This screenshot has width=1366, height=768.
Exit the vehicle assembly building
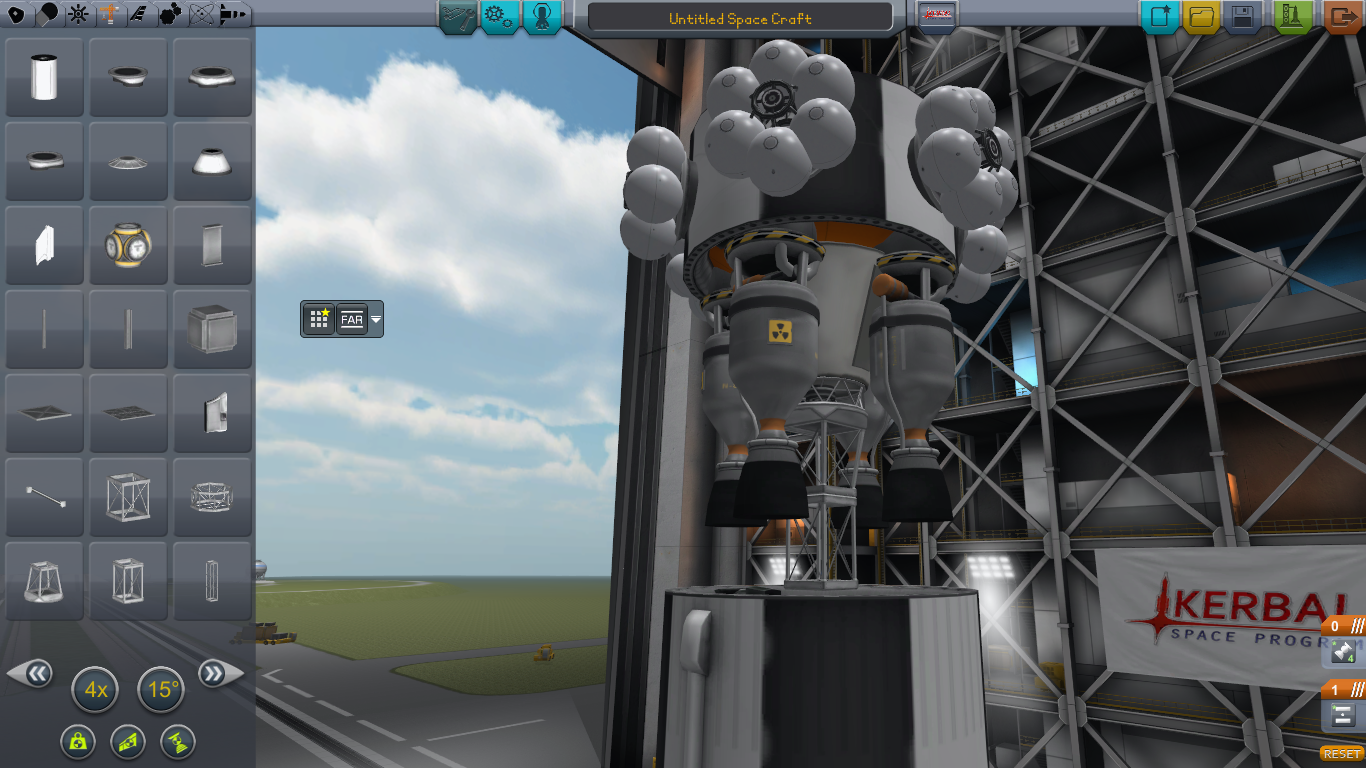[1342, 16]
